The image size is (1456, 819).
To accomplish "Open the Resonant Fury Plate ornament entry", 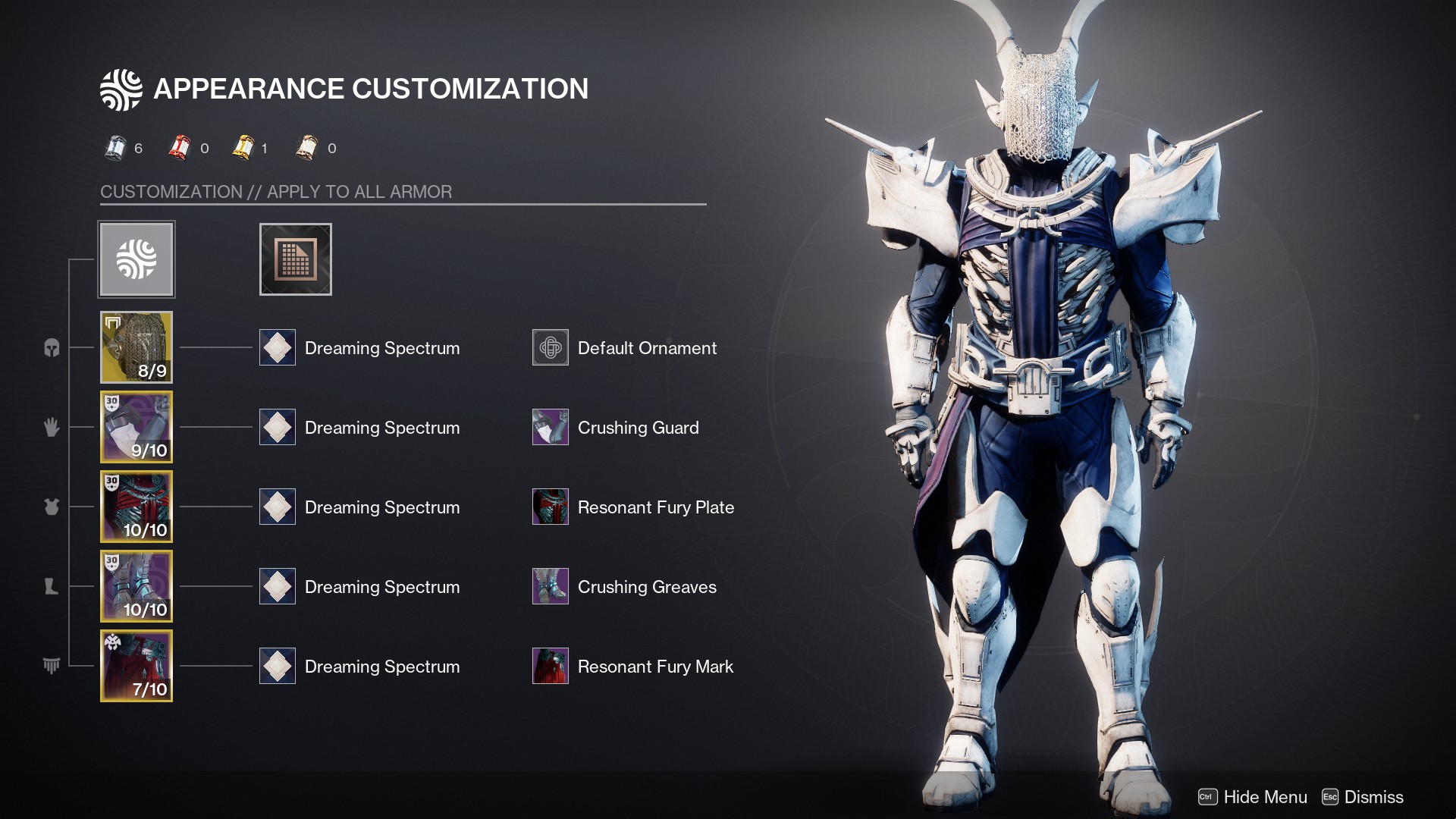I will 551,507.
